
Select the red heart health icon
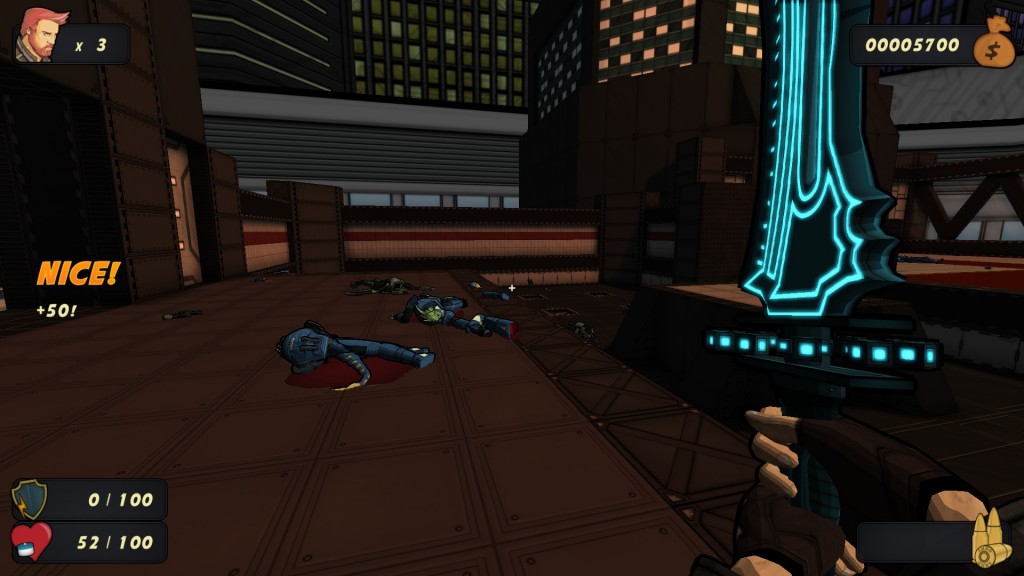tap(30, 542)
